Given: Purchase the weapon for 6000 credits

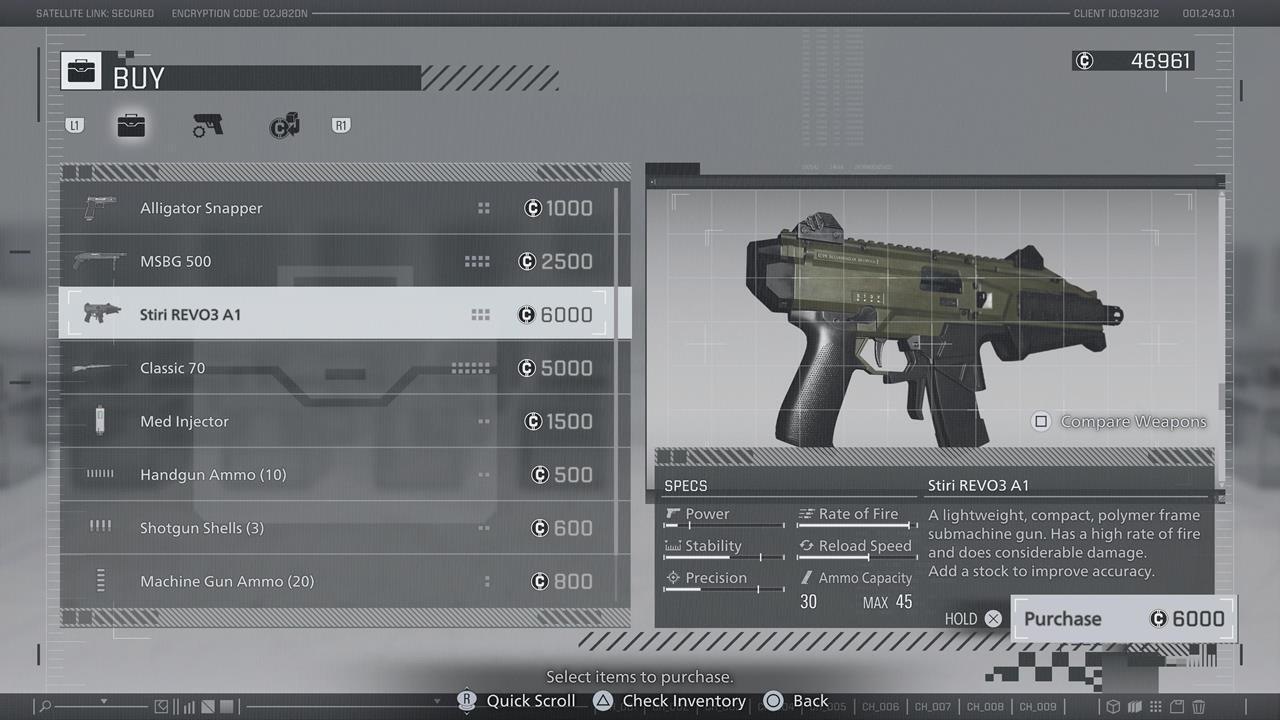Looking at the screenshot, I should point(1123,618).
